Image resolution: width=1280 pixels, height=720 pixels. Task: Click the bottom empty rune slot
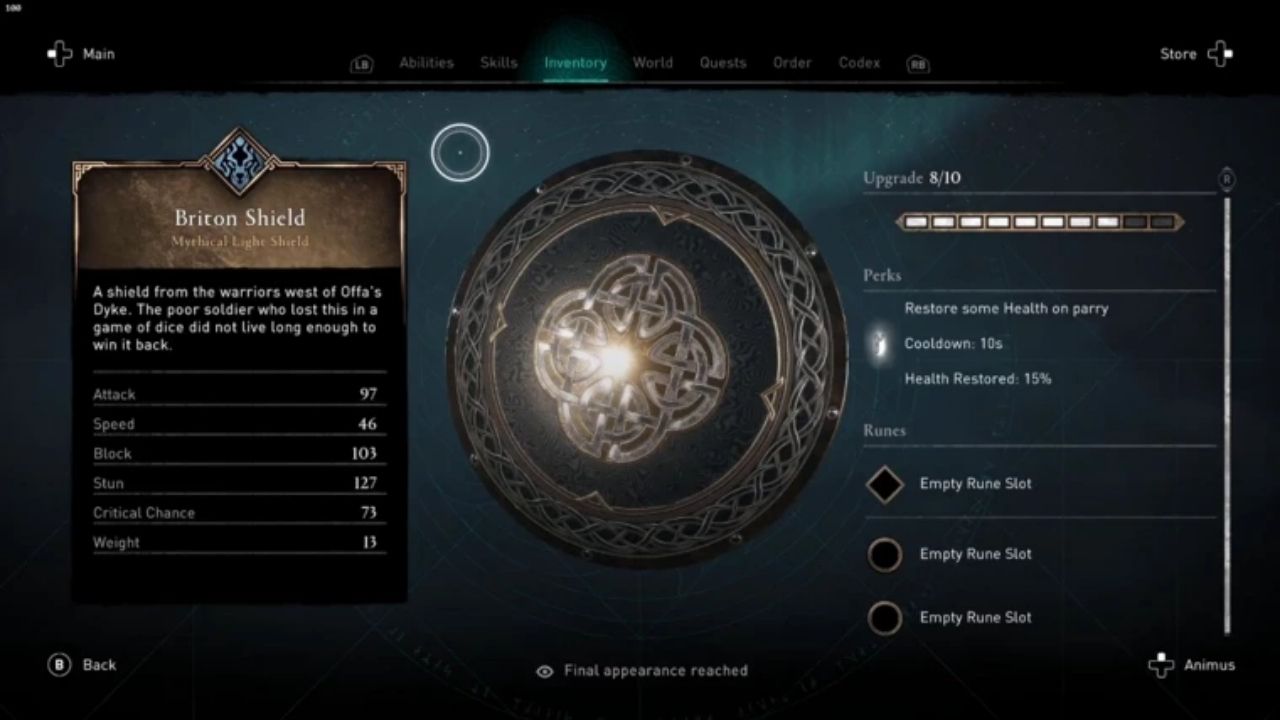tap(884, 618)
